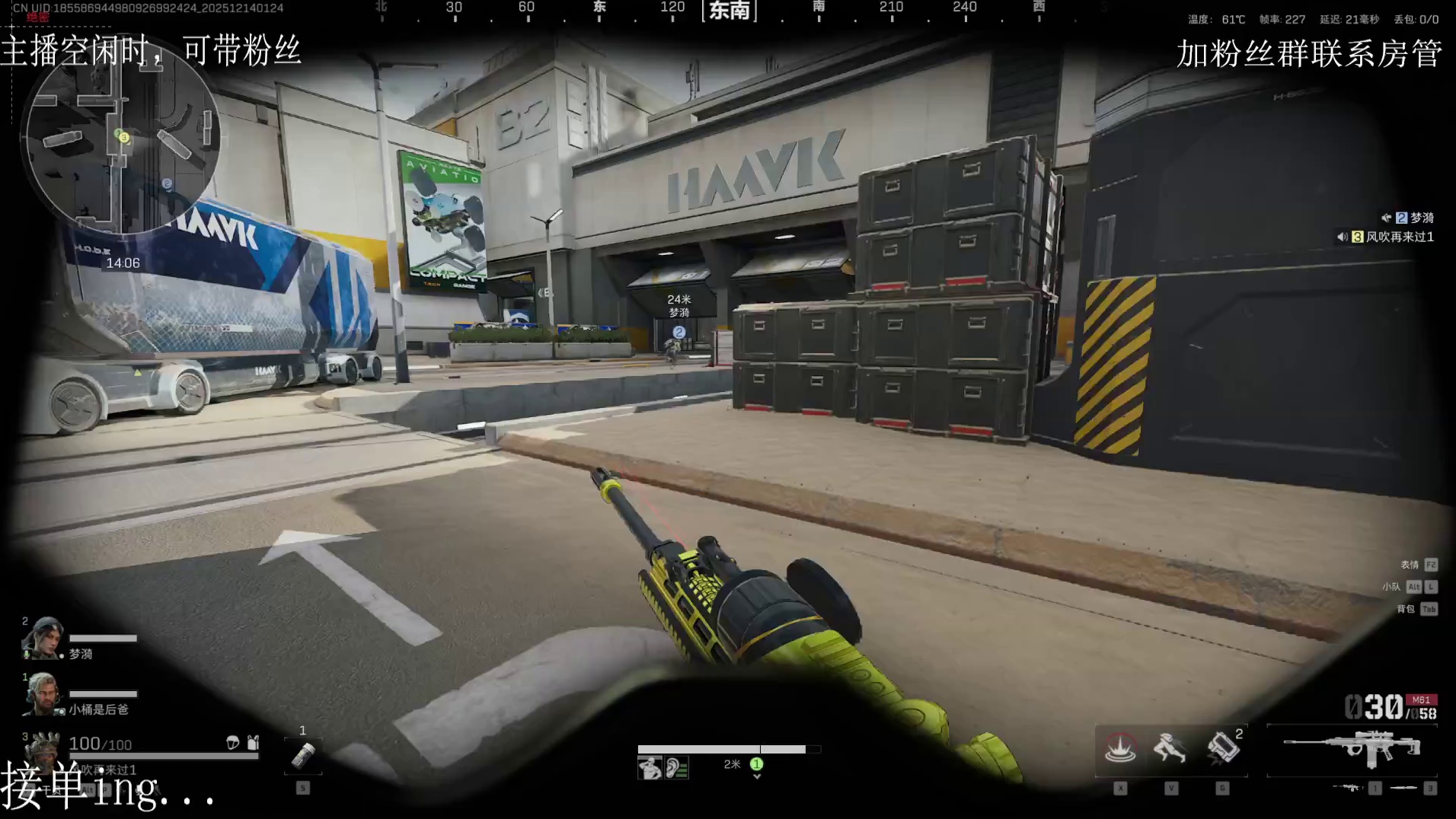
Task: Select teammate 梦漪's portrait
Action: tap(43, 638)
